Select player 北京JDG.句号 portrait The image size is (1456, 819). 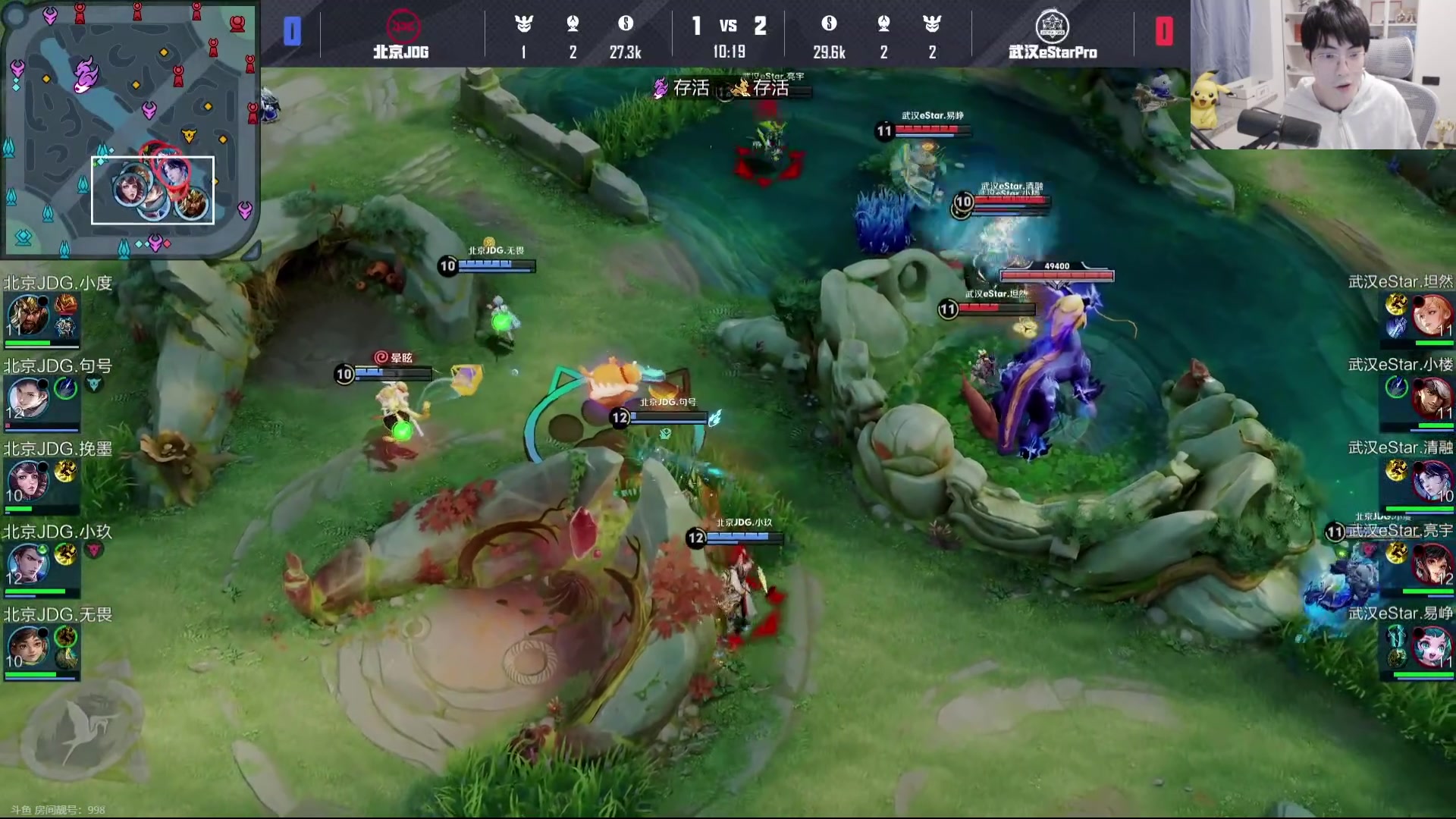28,398
